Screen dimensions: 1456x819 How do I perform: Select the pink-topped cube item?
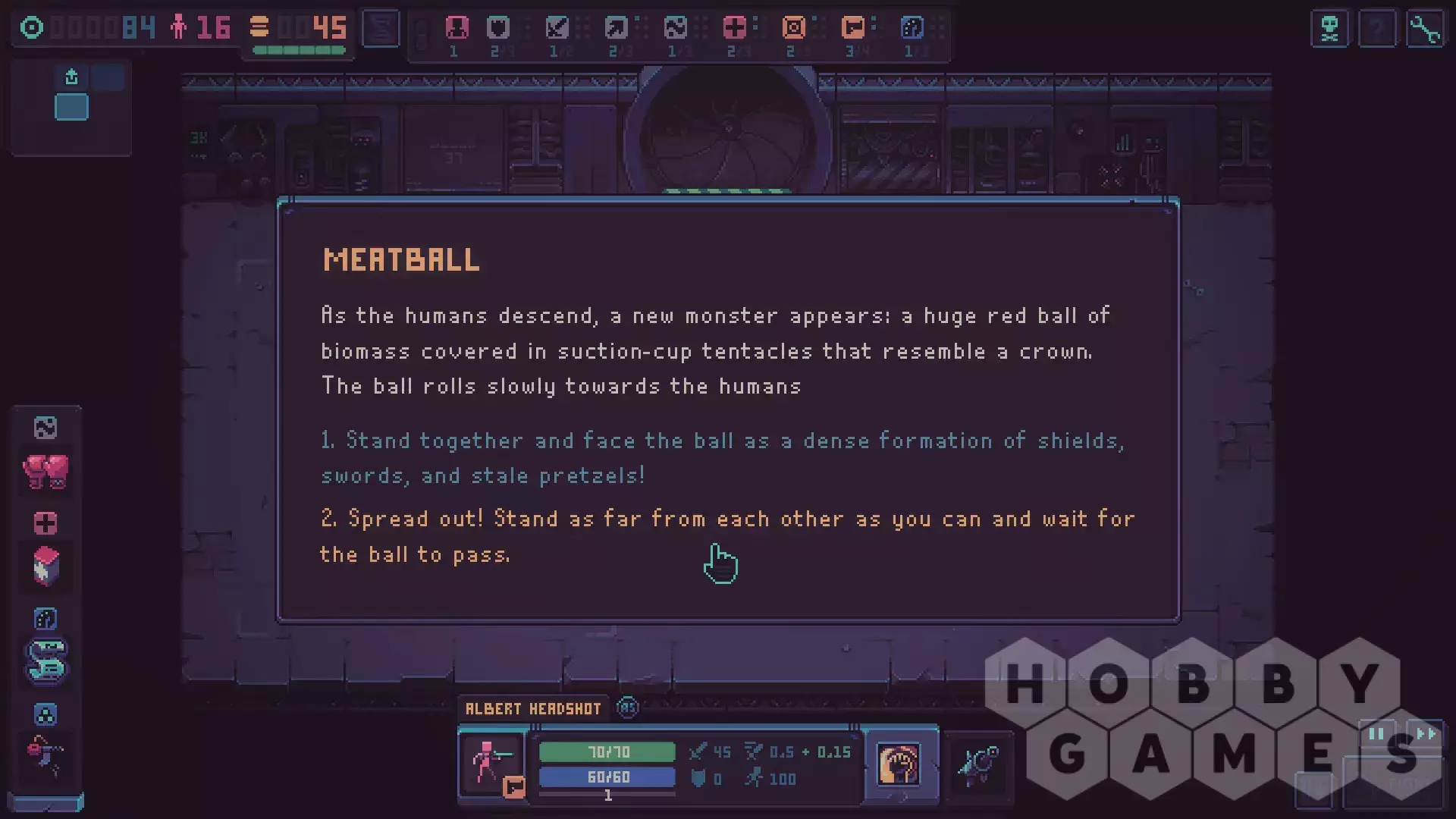click(x=45, y=566)
